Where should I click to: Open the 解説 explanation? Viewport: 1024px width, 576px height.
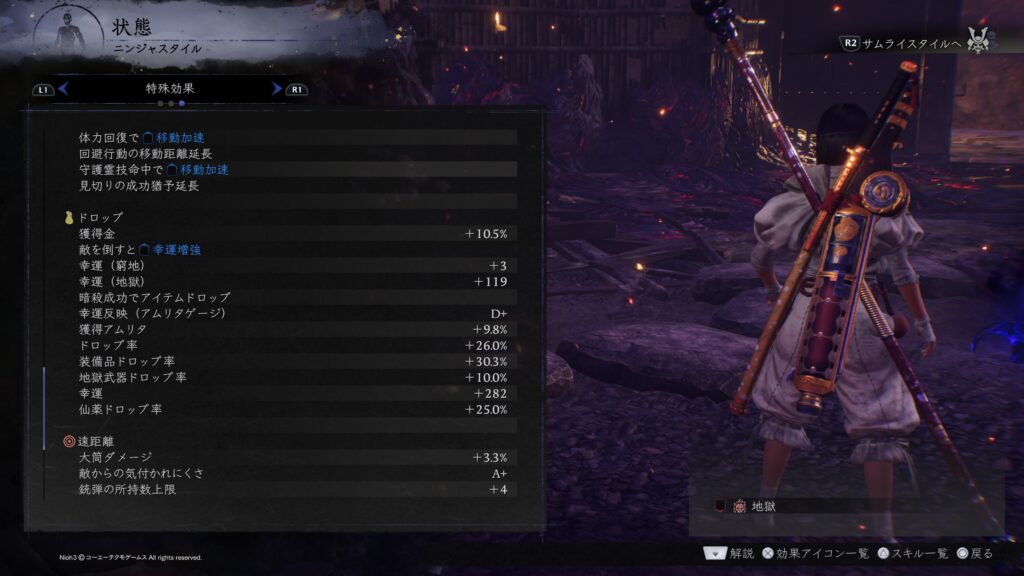click(730, 552)
